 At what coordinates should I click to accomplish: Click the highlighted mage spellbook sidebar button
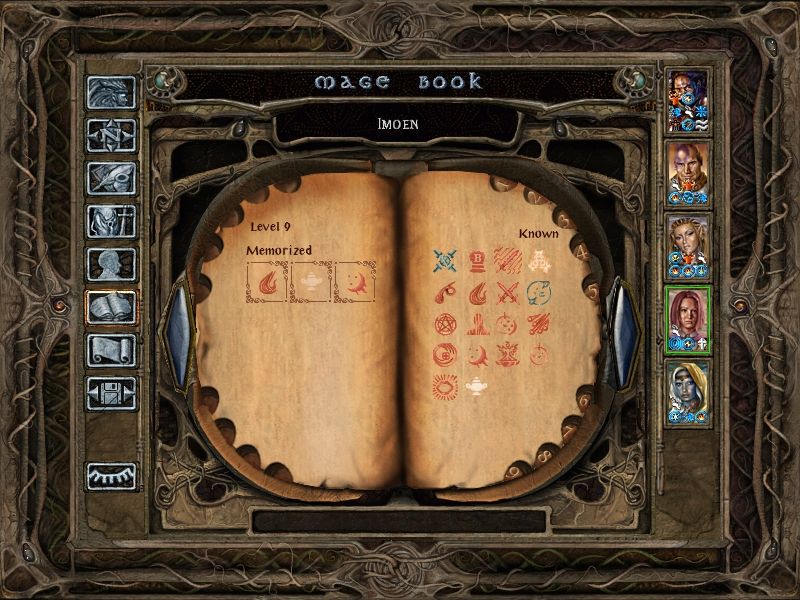(x=110, y=307)
